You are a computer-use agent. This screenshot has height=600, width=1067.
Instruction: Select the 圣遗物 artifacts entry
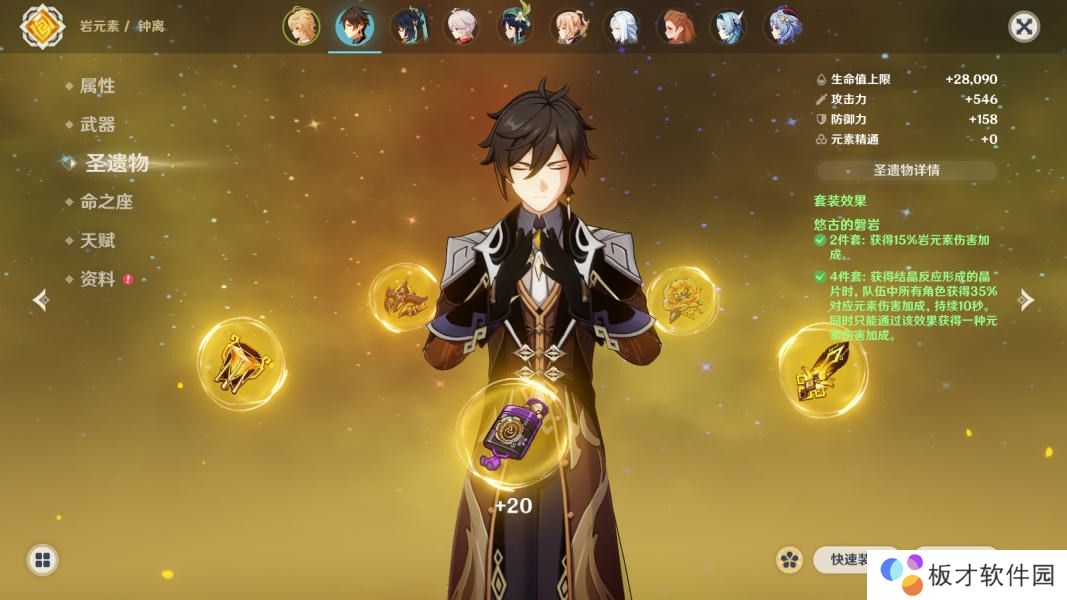click(x=116, y=163)
